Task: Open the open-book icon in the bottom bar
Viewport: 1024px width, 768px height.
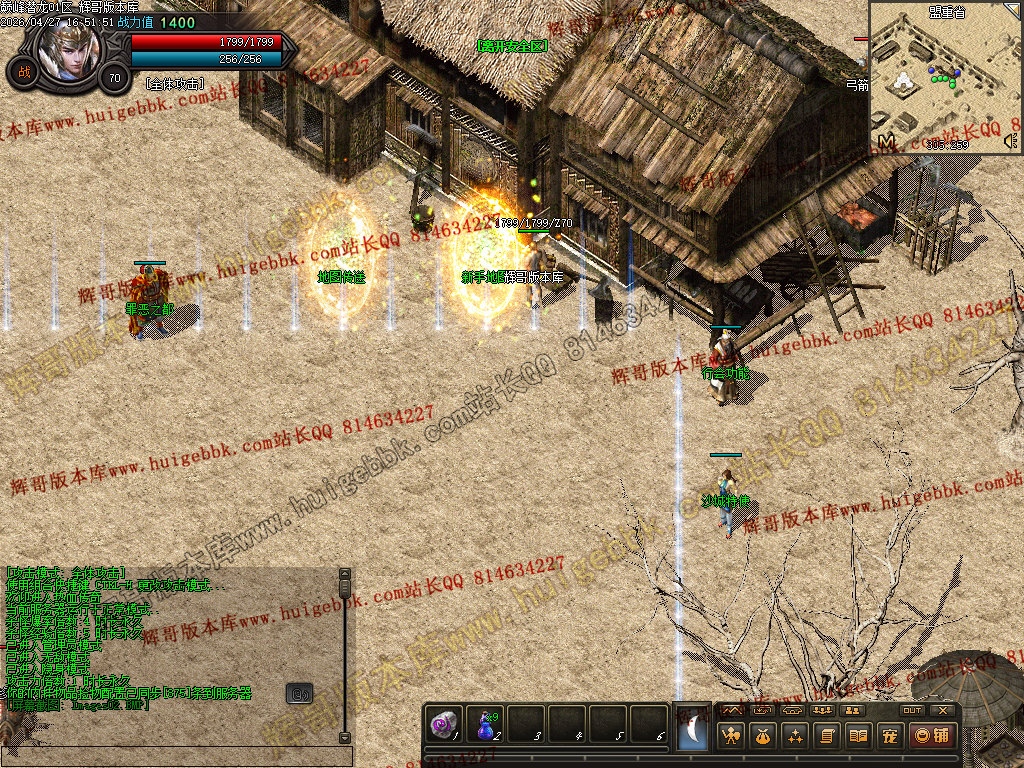Action: pos(858,737)
